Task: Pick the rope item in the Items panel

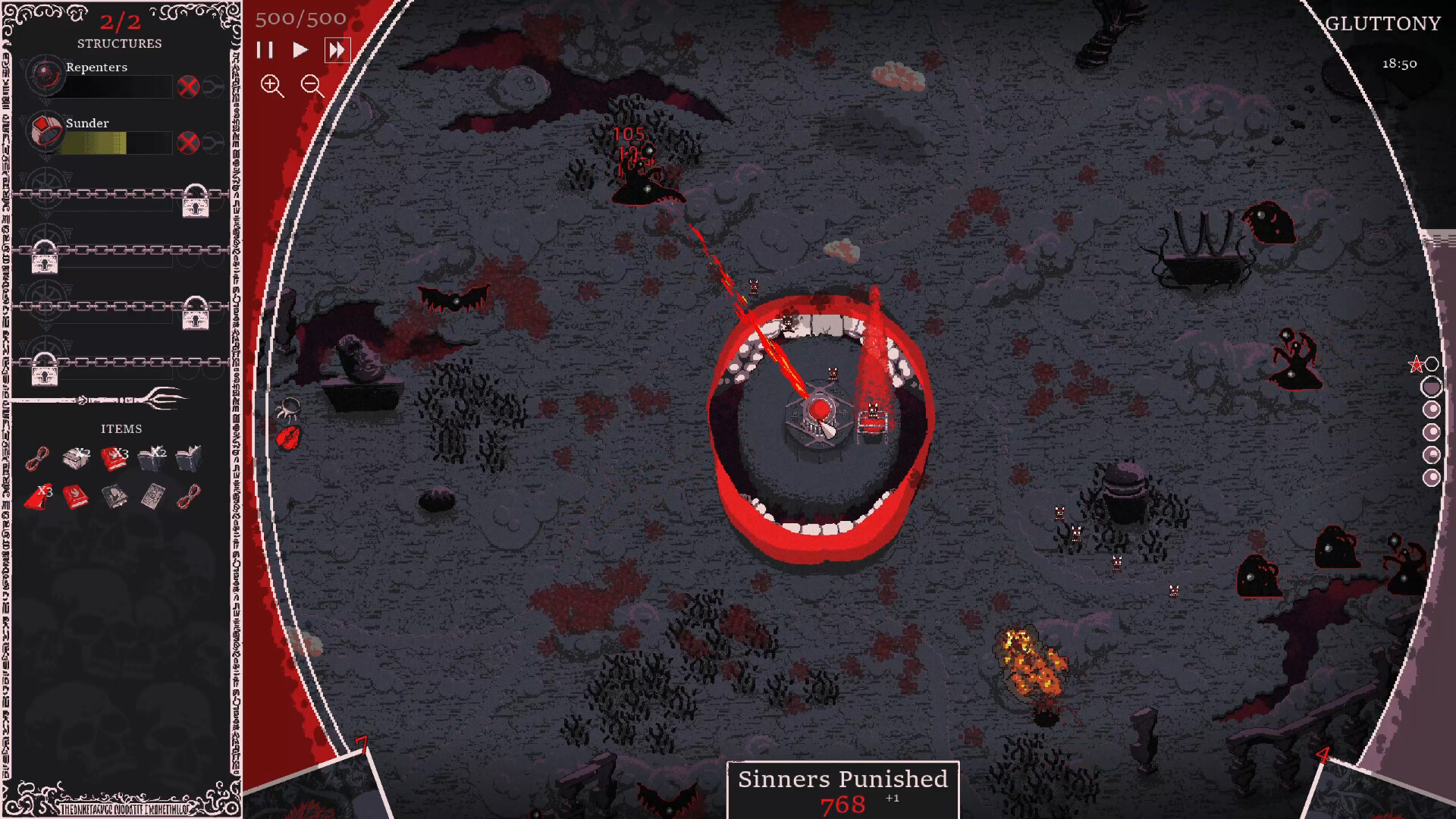Action: (x=36, y=458)
